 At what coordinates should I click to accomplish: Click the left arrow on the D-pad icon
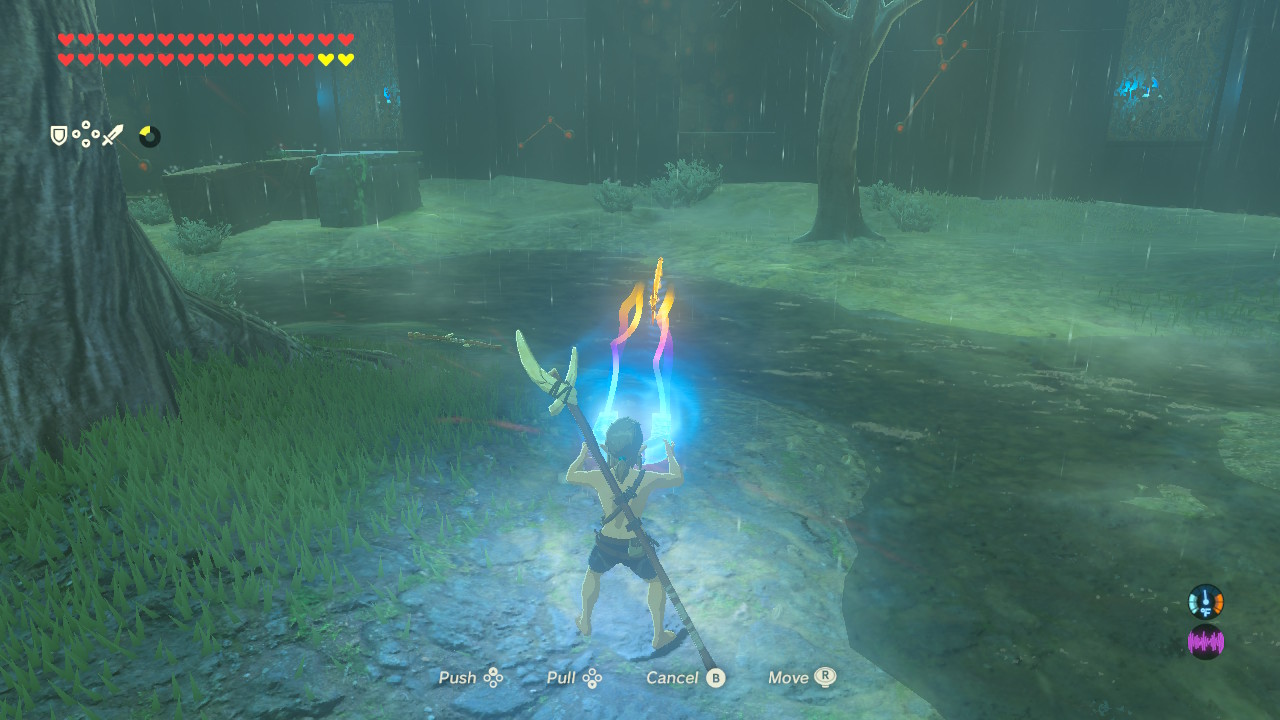click(x=76, y=133)
